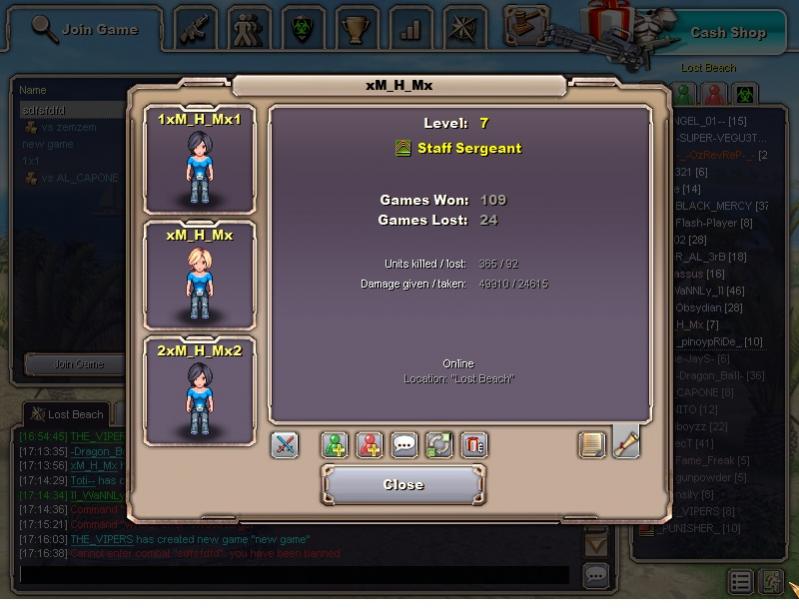Open the bar chart rankings tab

click(x=410, y=29)
